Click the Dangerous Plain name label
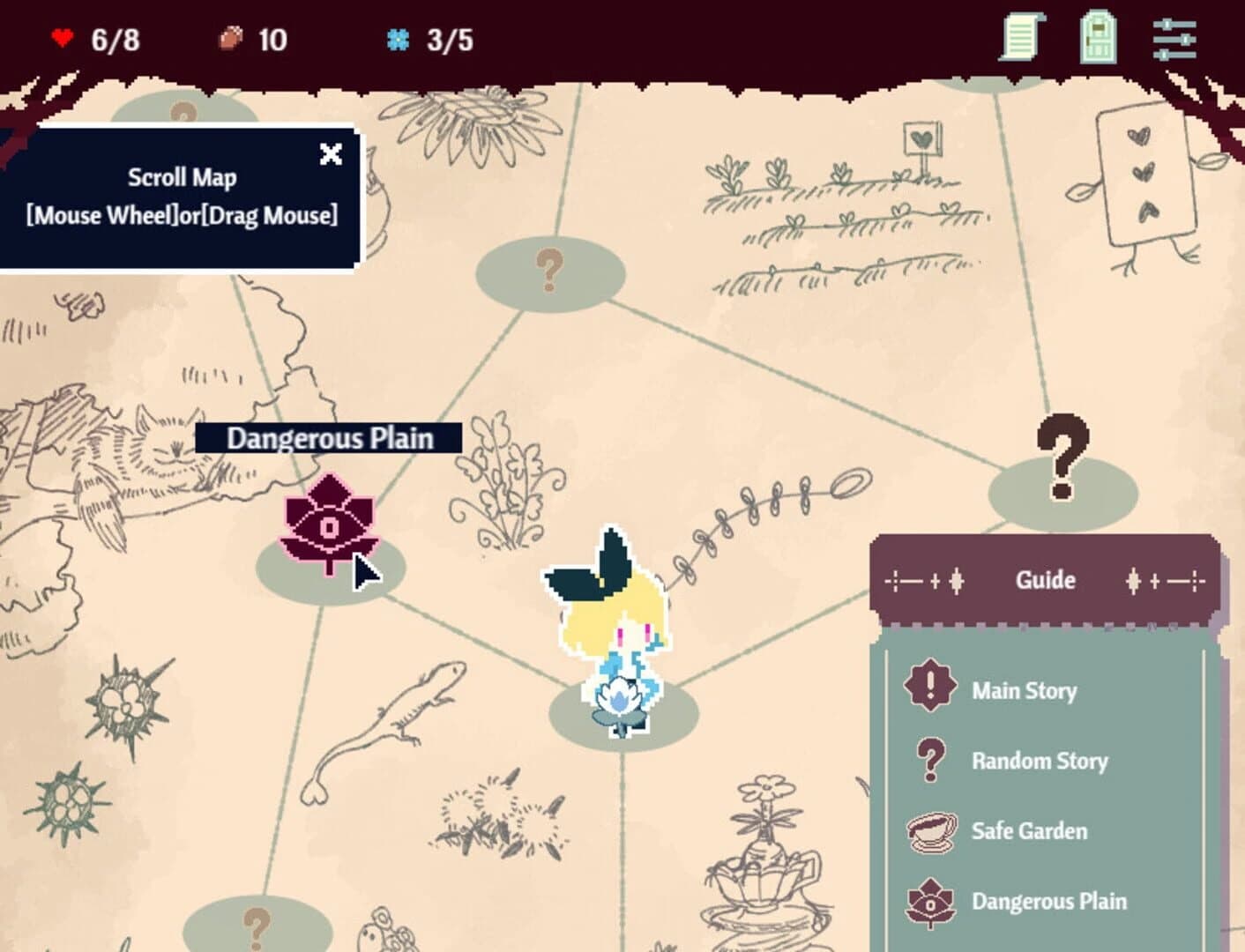This screenshot has height=952, width=1245. 330,438
